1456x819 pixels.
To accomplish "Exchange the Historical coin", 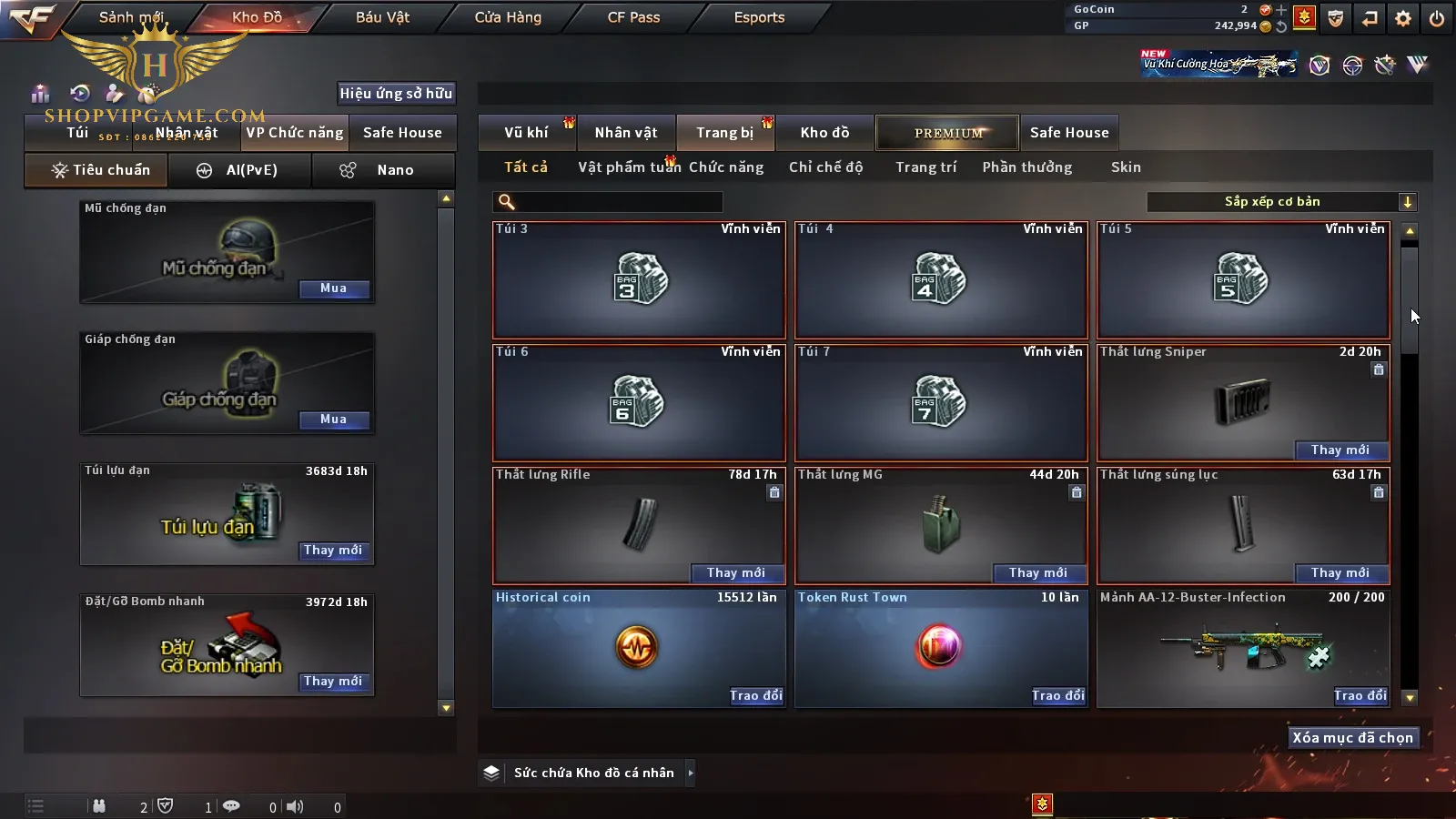I will 755,696.
